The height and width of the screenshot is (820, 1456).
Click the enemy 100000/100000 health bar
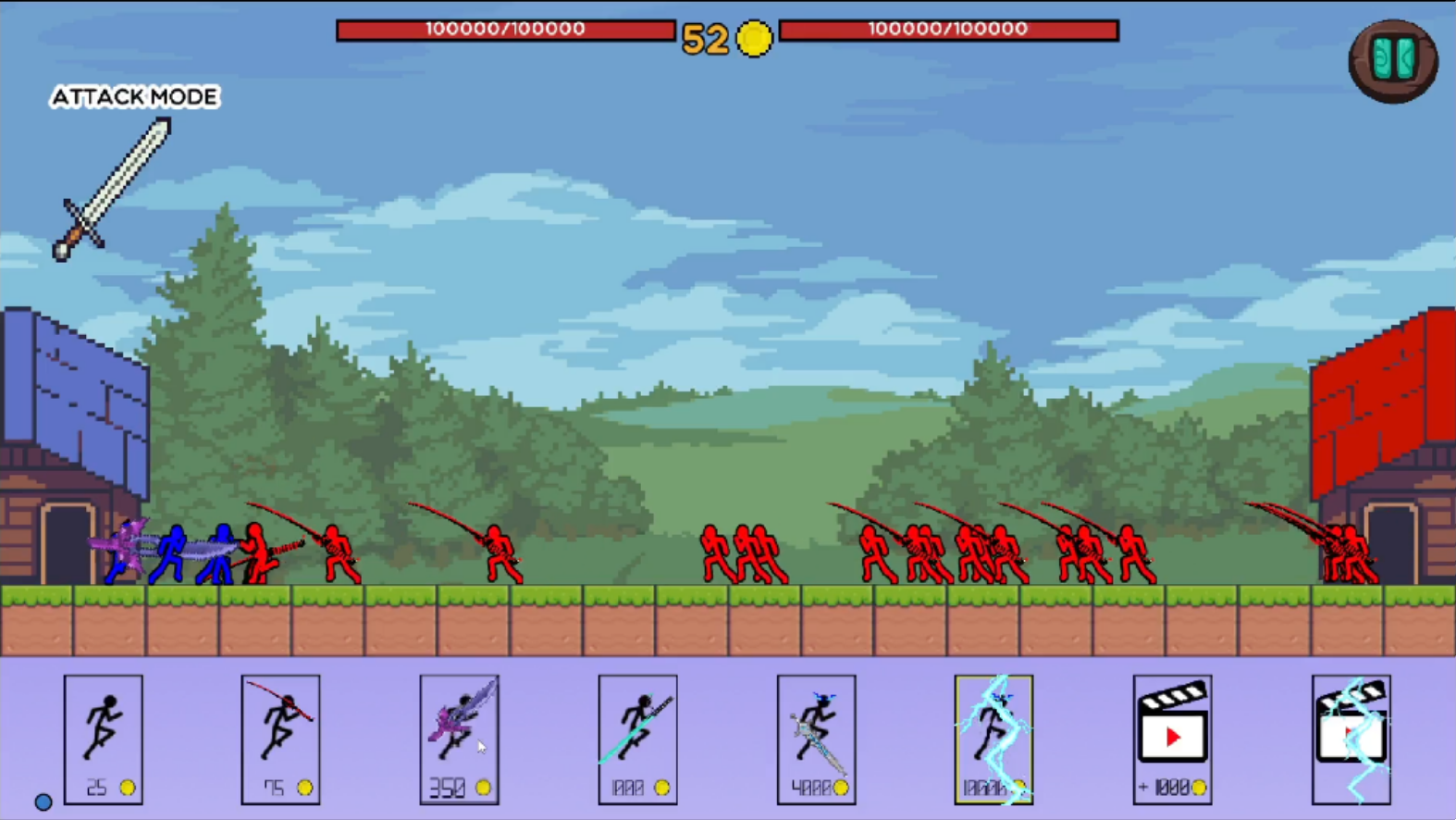949,29
